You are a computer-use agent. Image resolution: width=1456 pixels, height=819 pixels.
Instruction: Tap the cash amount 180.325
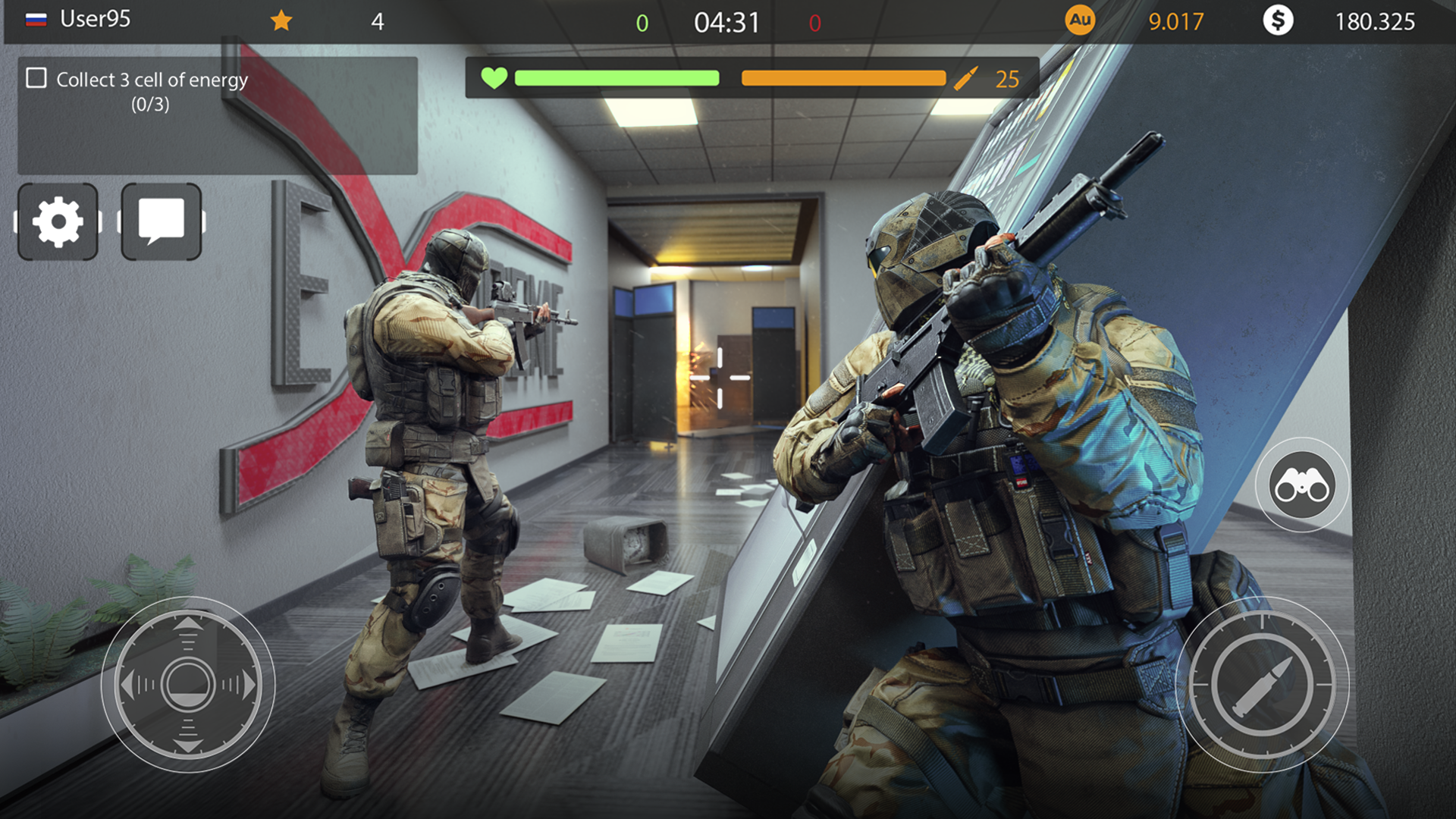1374,20
